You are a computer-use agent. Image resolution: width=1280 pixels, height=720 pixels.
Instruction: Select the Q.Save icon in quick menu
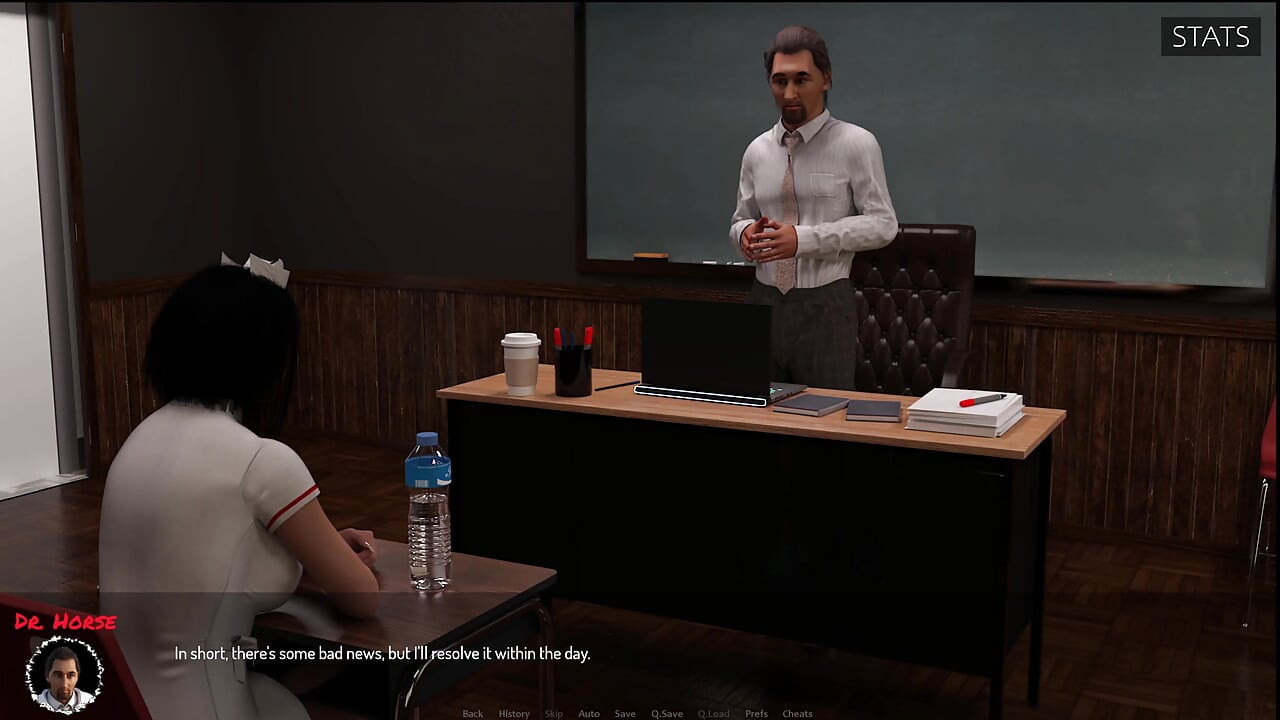(x=667, y=713)
